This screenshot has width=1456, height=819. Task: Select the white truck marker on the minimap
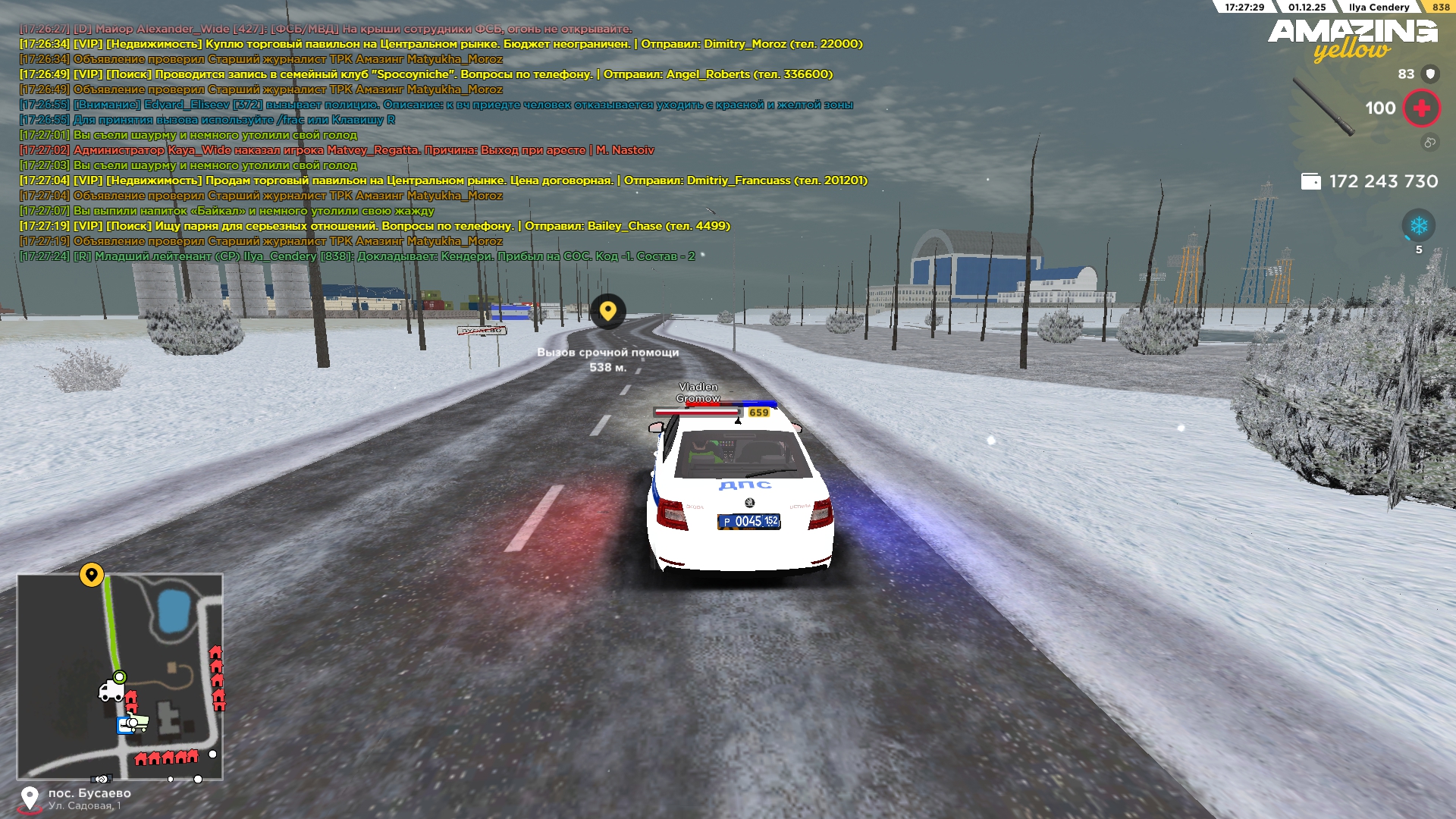[111, 691]
